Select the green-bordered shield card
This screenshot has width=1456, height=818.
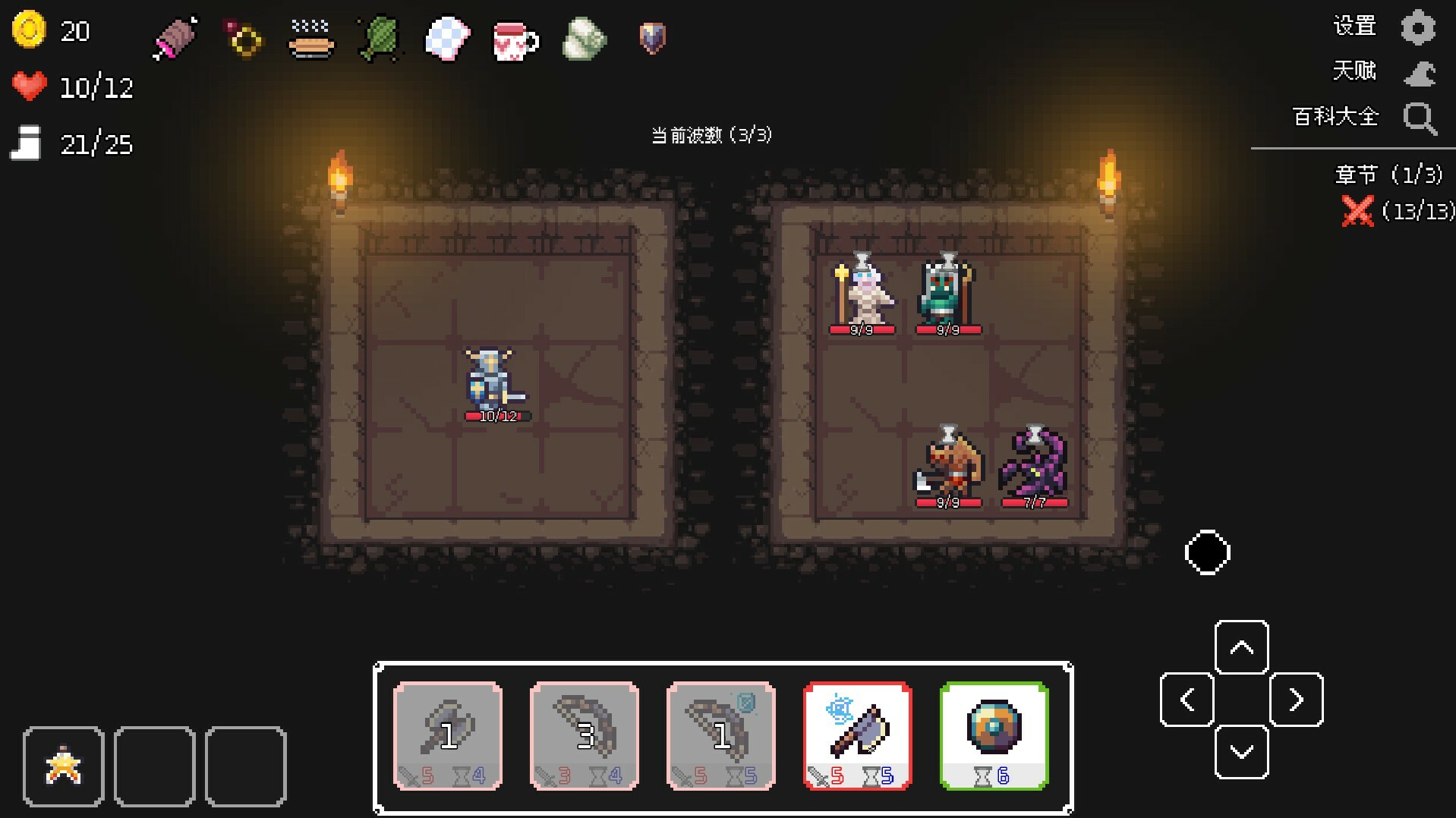[994, 736]
